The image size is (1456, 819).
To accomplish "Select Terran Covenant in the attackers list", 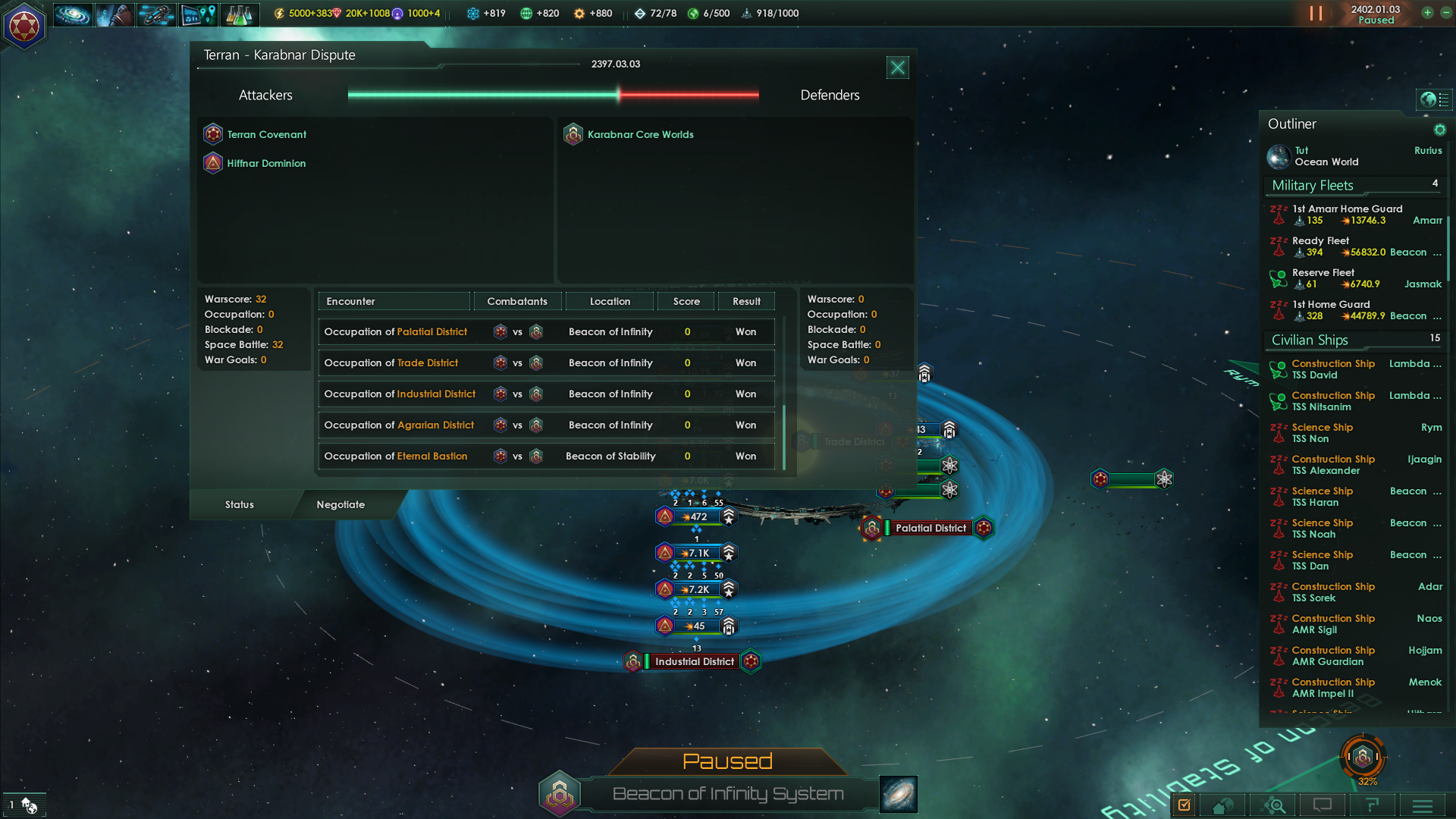I will (x=266, y=134).
